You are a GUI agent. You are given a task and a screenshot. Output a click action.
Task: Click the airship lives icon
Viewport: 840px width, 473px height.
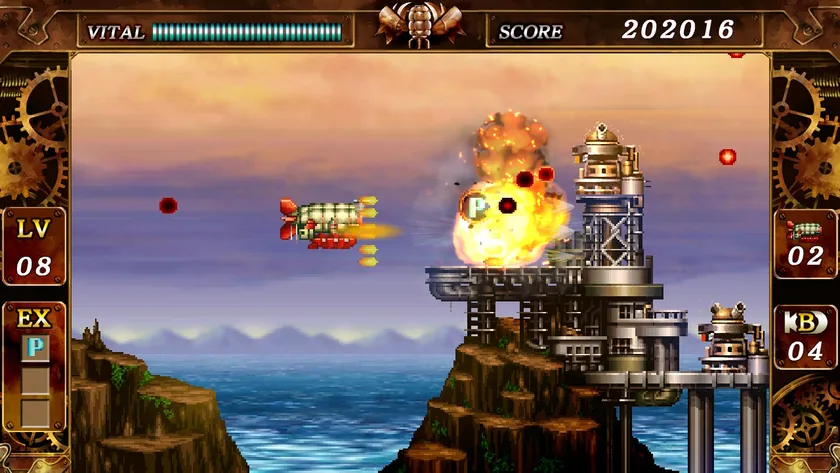point(805,227)
